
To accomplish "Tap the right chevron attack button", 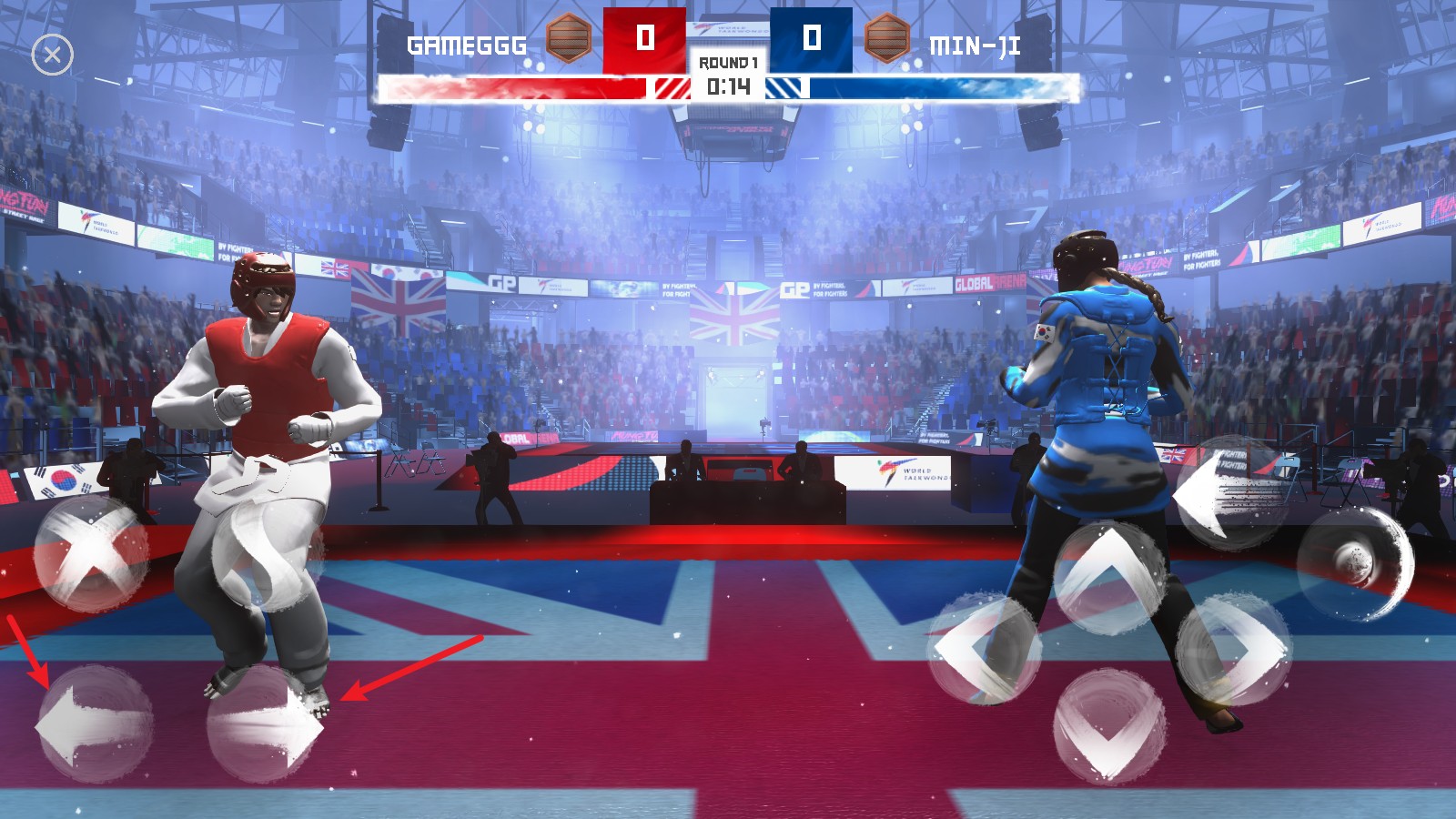I will (1233, 648).
